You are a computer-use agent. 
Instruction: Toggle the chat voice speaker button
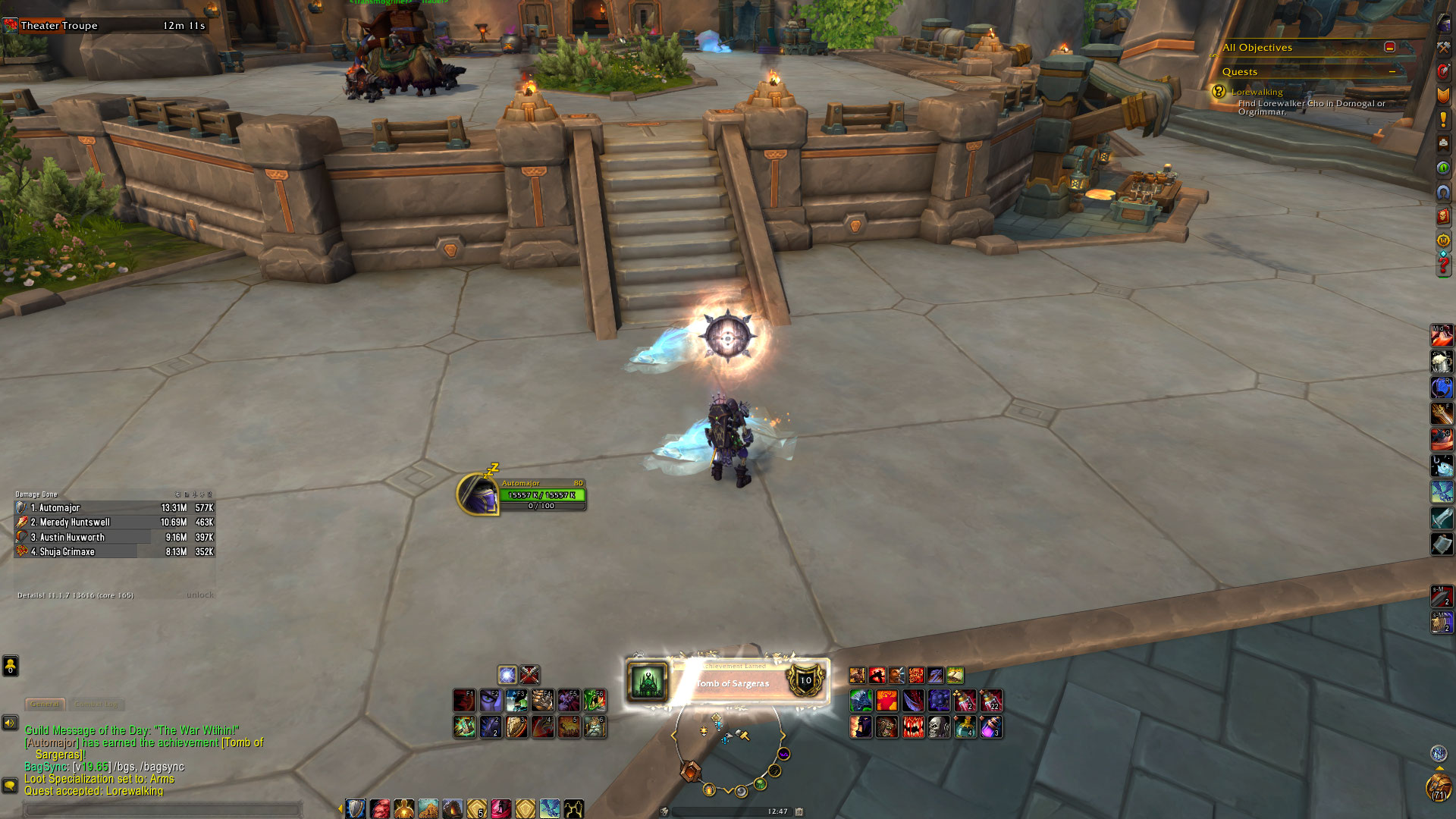pos(10,723)
